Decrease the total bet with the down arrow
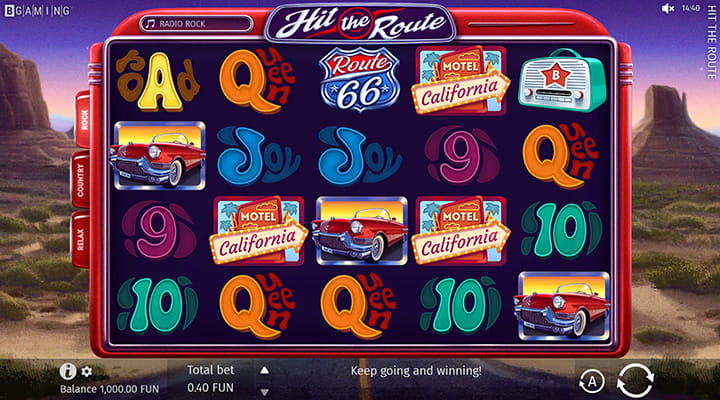Viewport: 720px width, 400px height. [264, 391]
